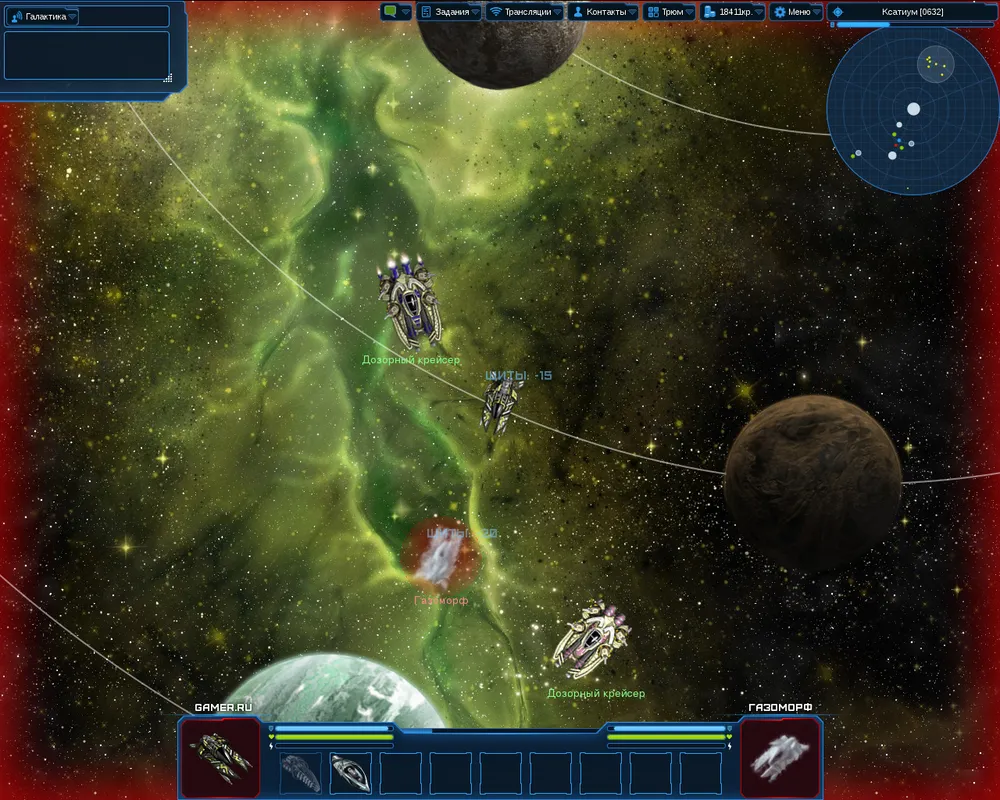Click the Ксатиум [0632] system label
Image resolution: width=1000 pixels, height=800 pixels.
[x=912, y=12]
